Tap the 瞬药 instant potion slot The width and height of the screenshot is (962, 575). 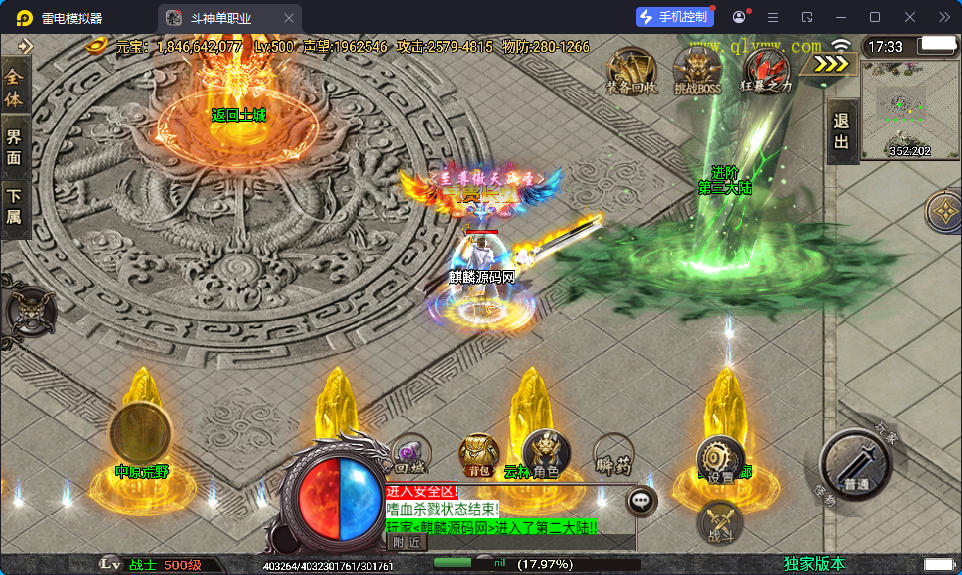612,453
